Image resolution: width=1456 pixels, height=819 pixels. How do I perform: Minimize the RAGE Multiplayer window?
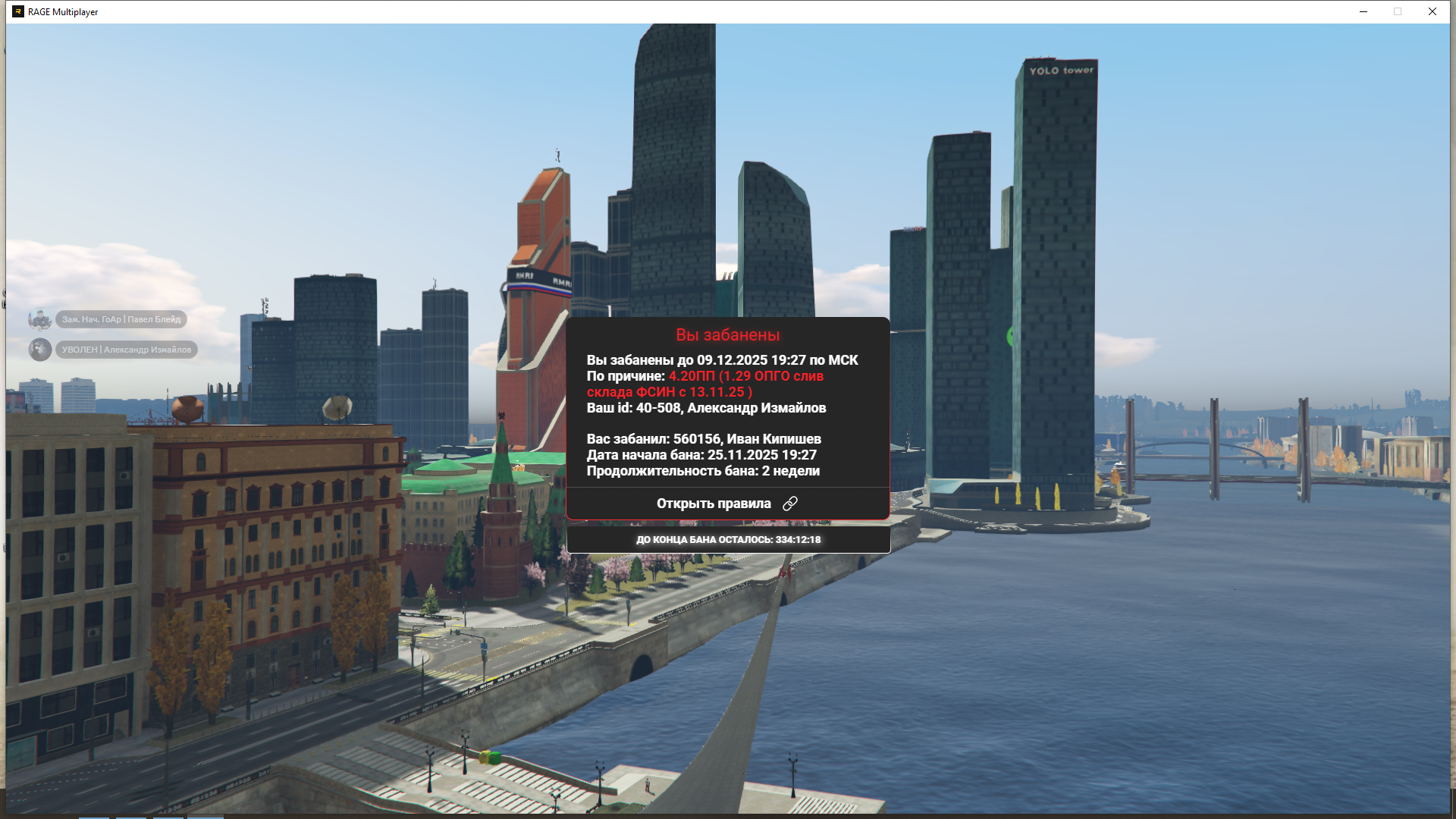pyautogui.click(x=1363, y=11)
